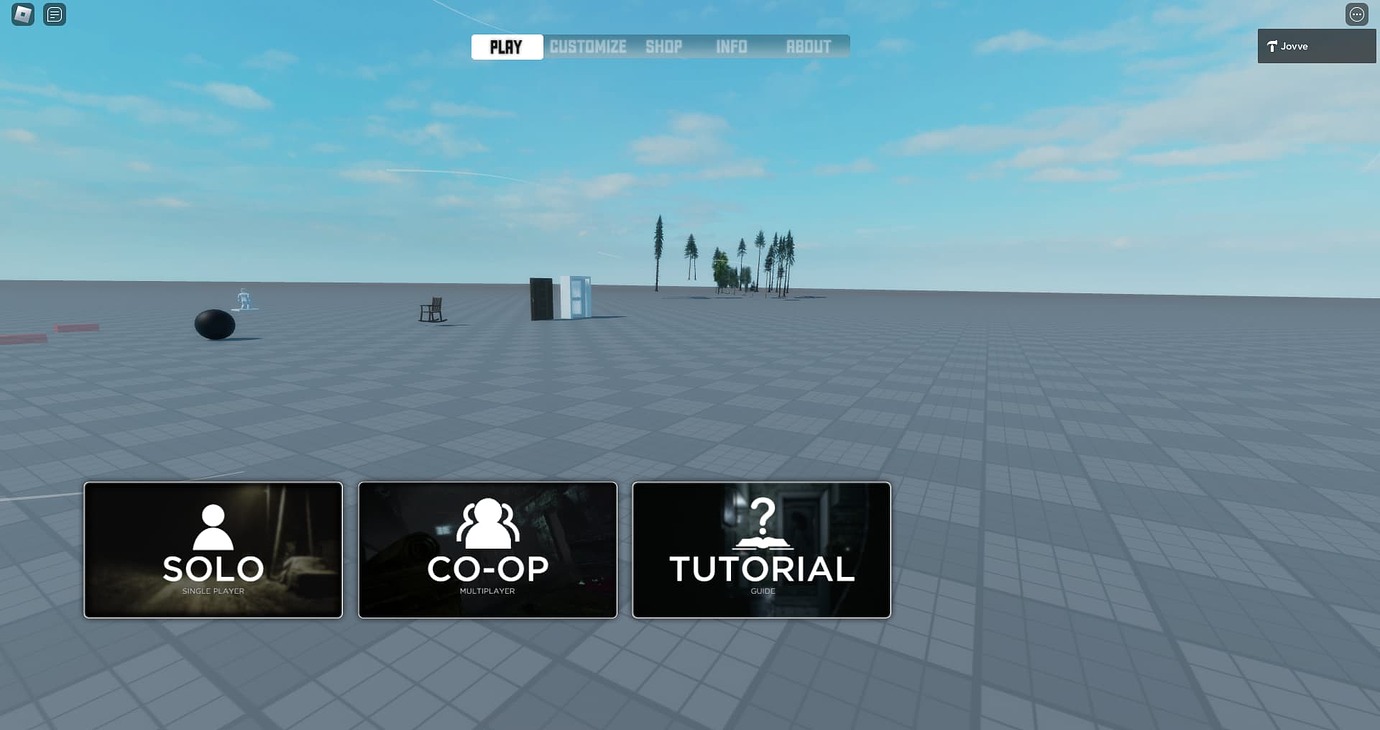The height and width of the screenshot is (730, 1380).
Task: Open the chat list icon top-left
Action: [x=54, y=13]
